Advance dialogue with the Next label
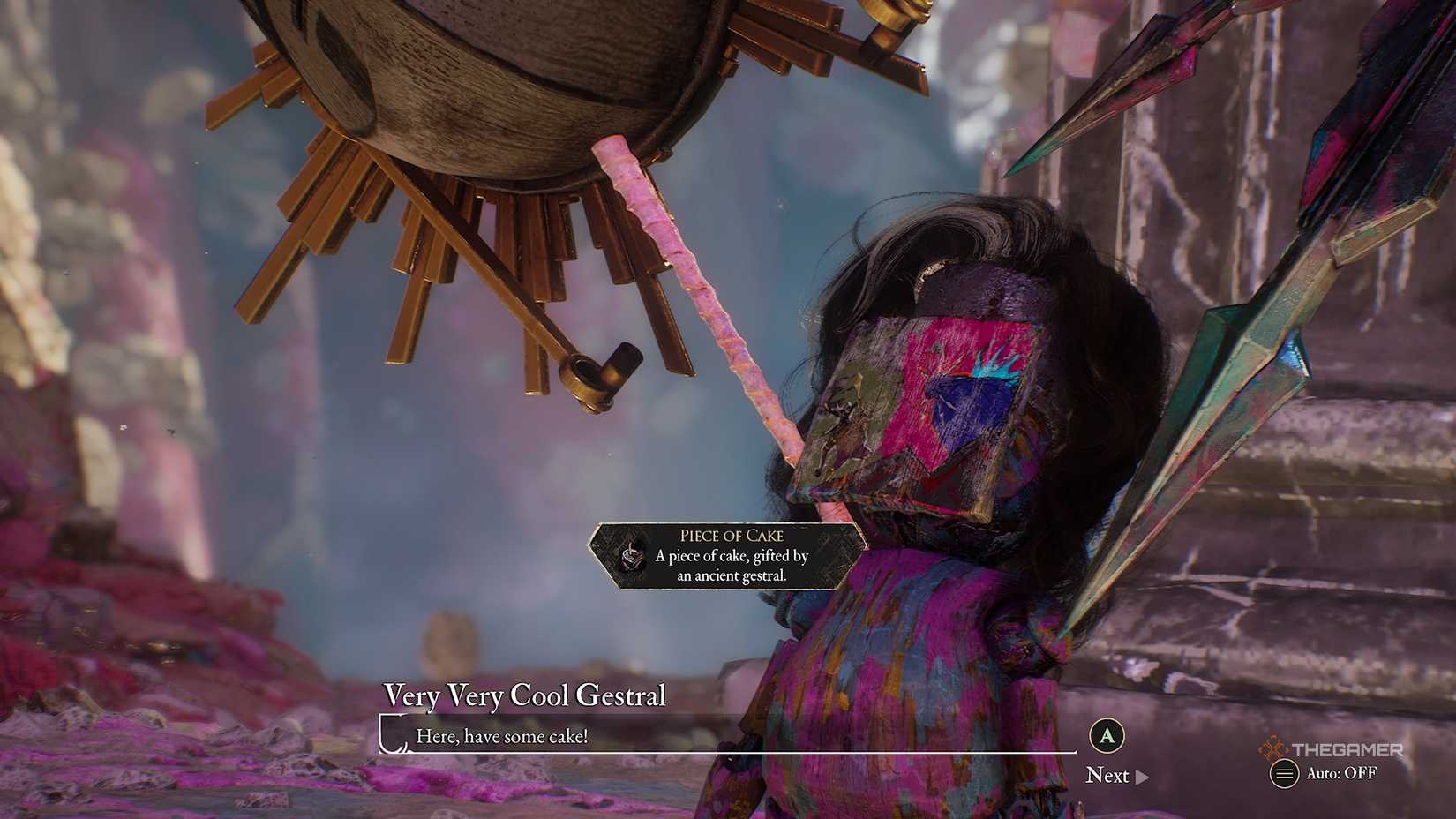 pyautogui.click(x=1110, y=775)
